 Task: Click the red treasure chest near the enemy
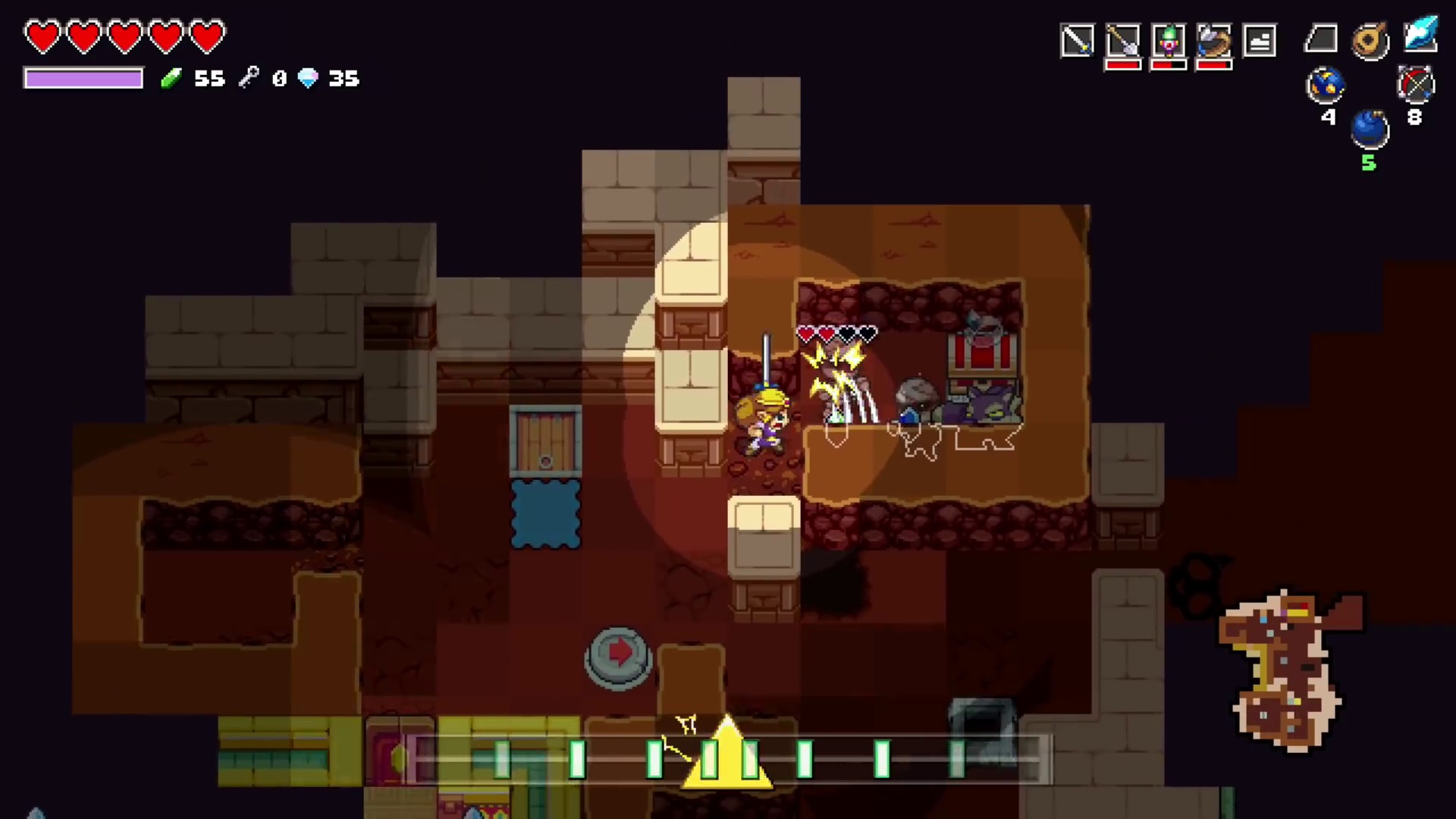pos(981,350)
